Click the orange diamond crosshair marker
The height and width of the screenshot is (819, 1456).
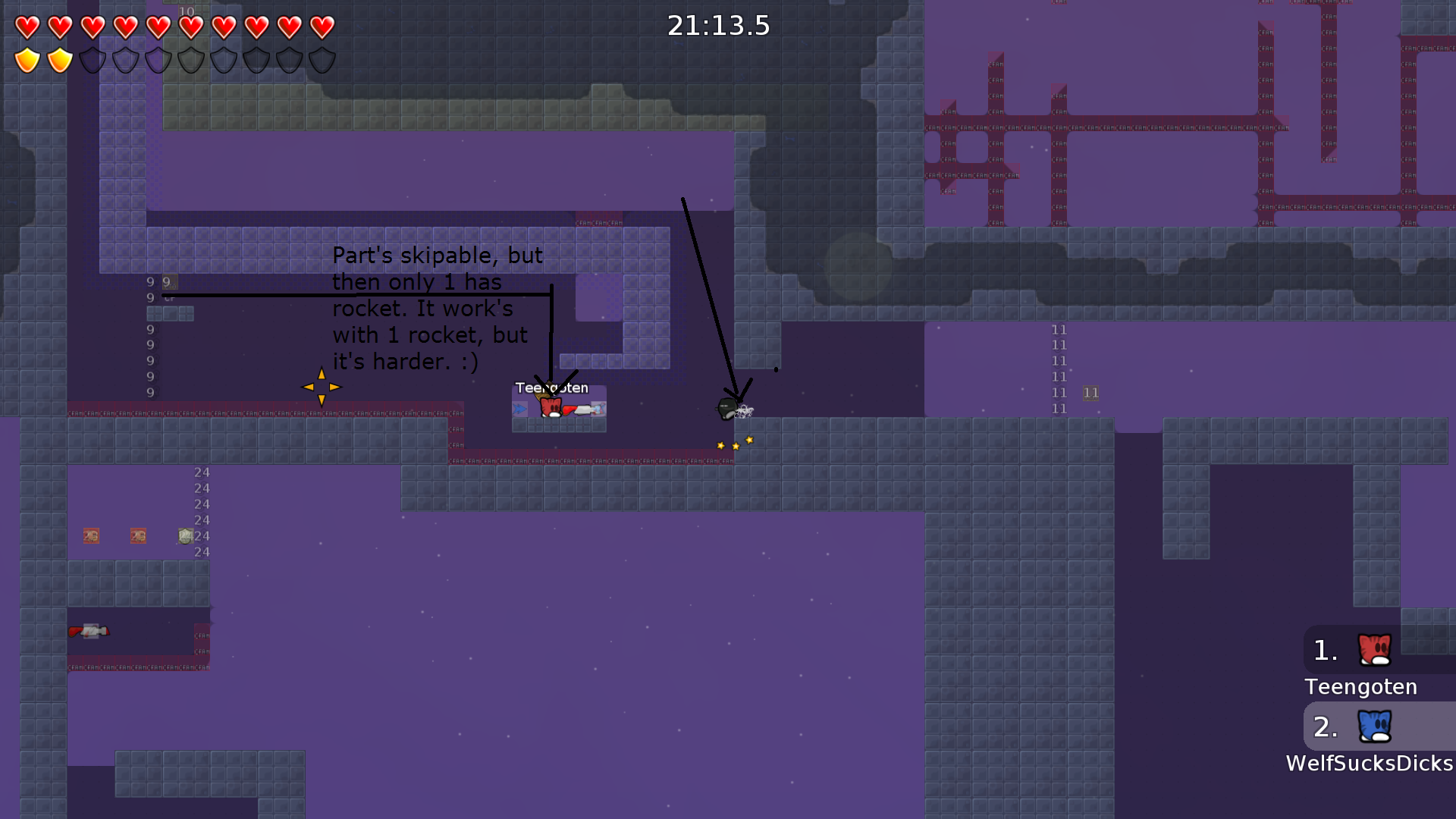click(x=321, y=387)
